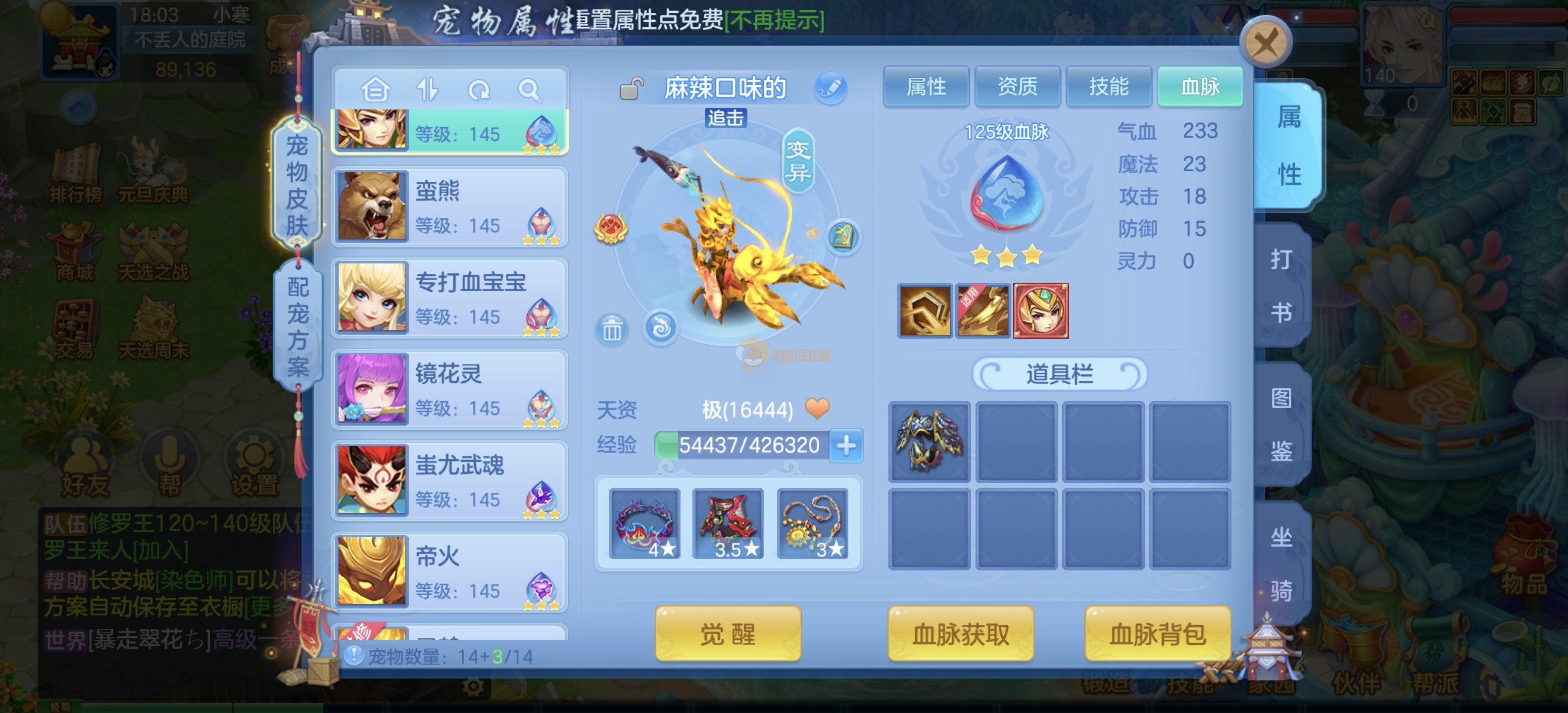
Task: Select the 帝火 pet
Action: coord(450,572)
